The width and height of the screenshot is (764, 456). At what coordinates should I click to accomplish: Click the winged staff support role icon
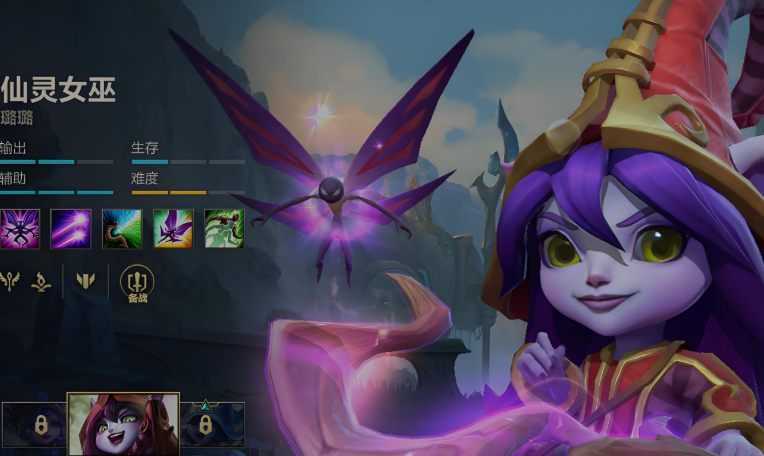[x=8, y=282]
